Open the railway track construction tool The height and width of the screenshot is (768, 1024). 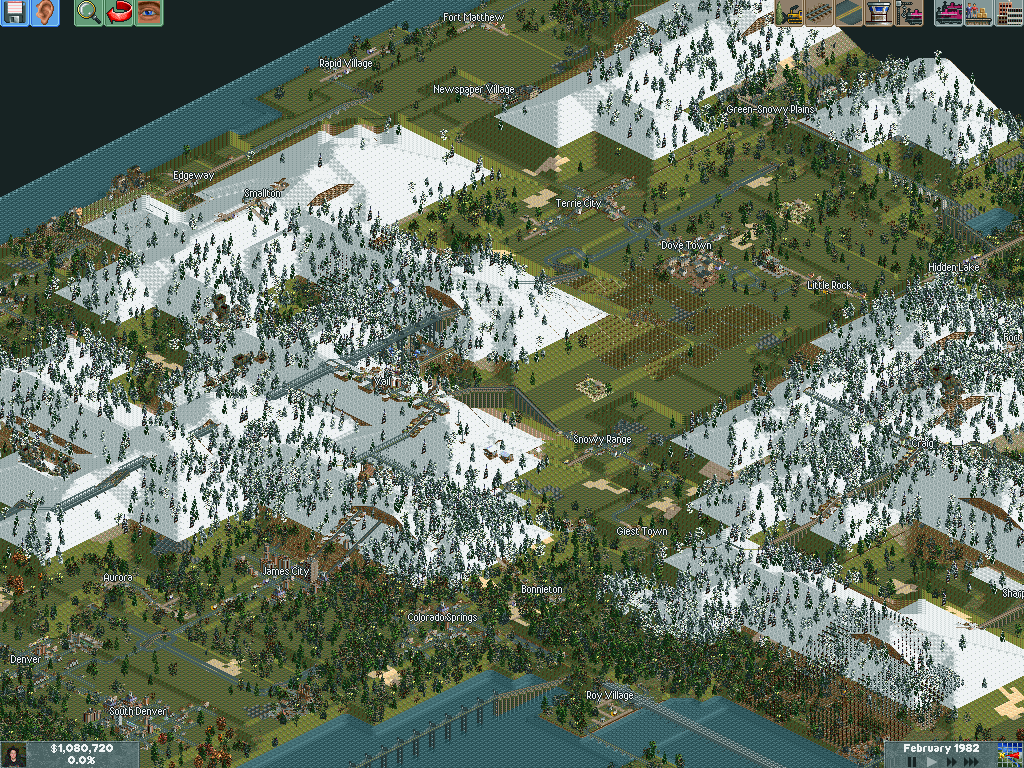coord(820,13)
